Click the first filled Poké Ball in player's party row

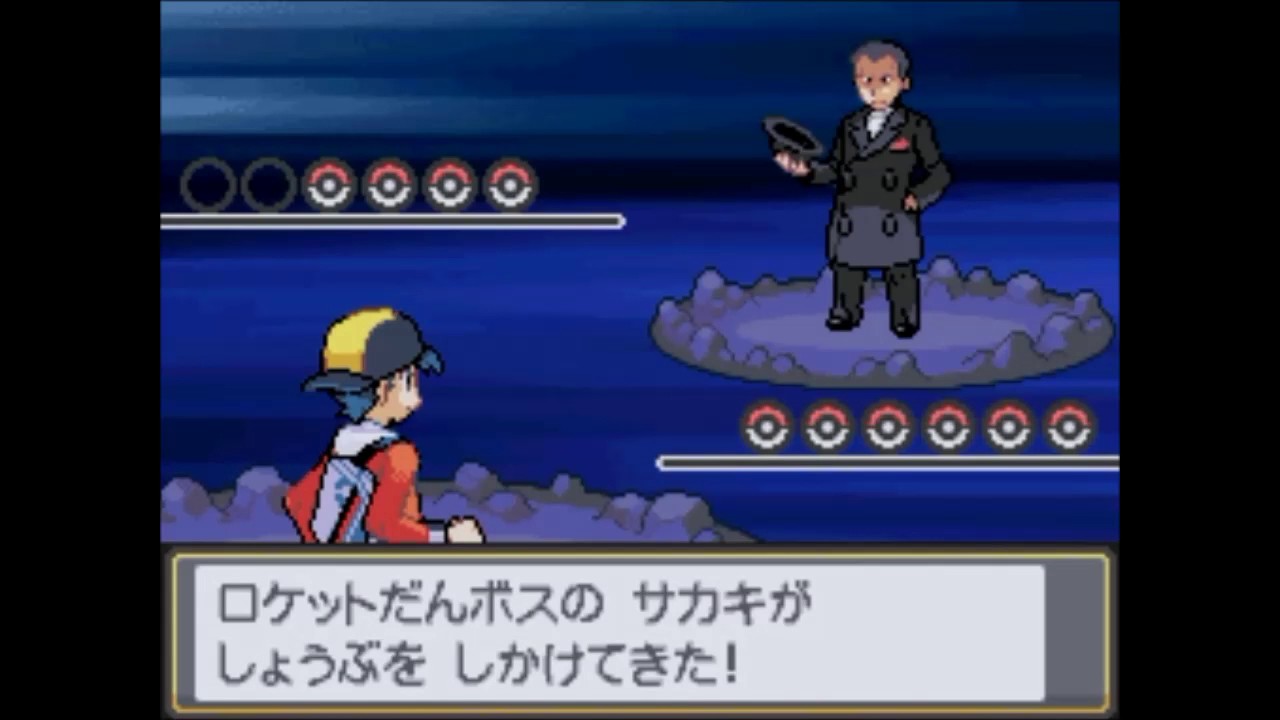pos(330,185)
